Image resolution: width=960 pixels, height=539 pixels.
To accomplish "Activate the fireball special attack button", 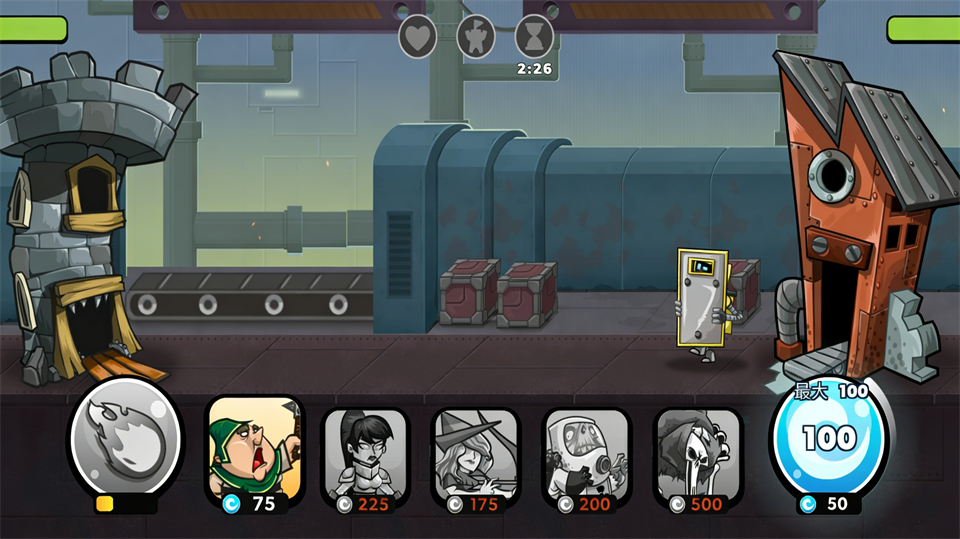I will [x=124, y=437].
